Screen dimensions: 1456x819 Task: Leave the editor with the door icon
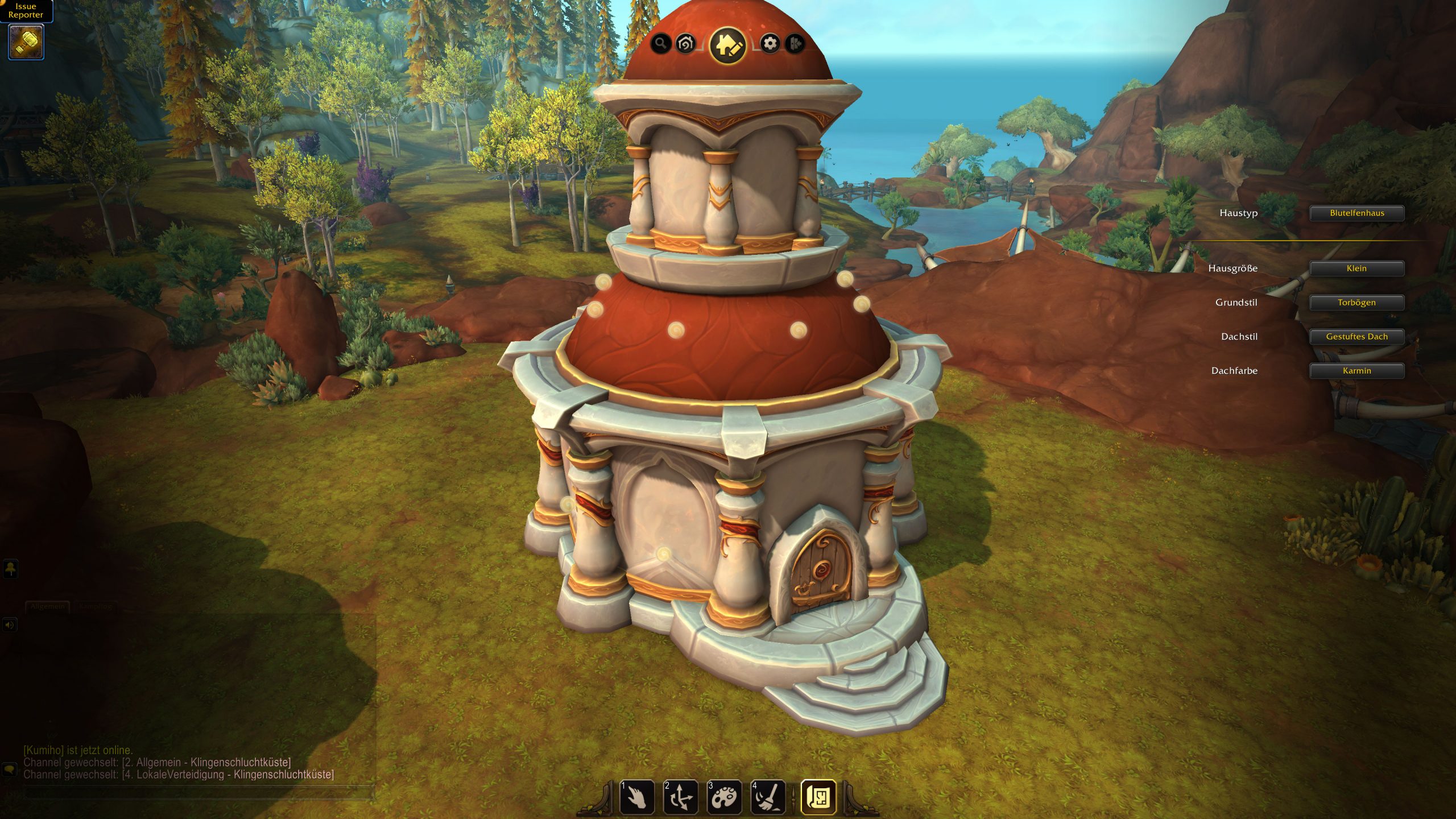click(795, 43)
